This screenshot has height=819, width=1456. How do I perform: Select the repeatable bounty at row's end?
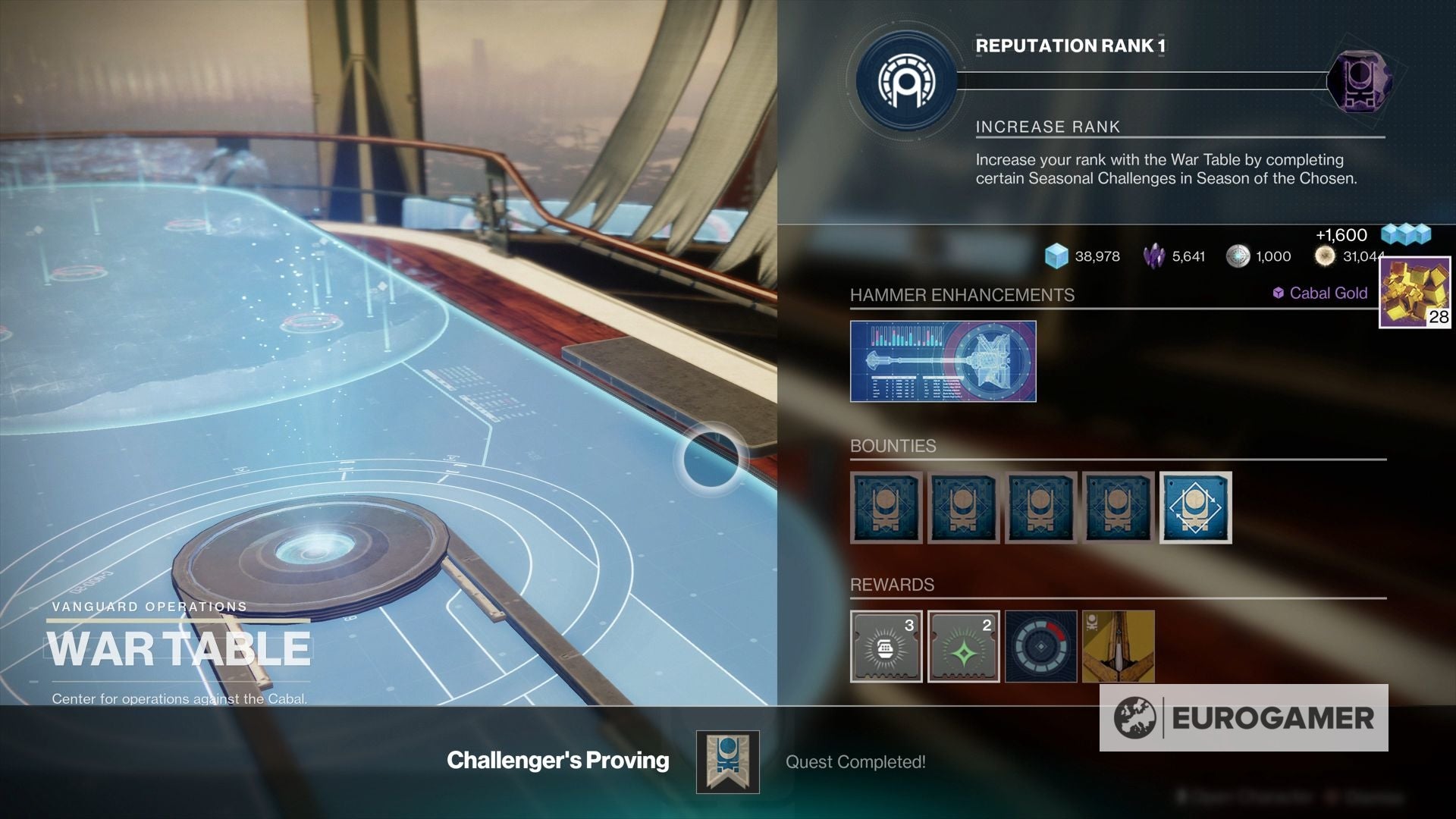coord(1196,508)
